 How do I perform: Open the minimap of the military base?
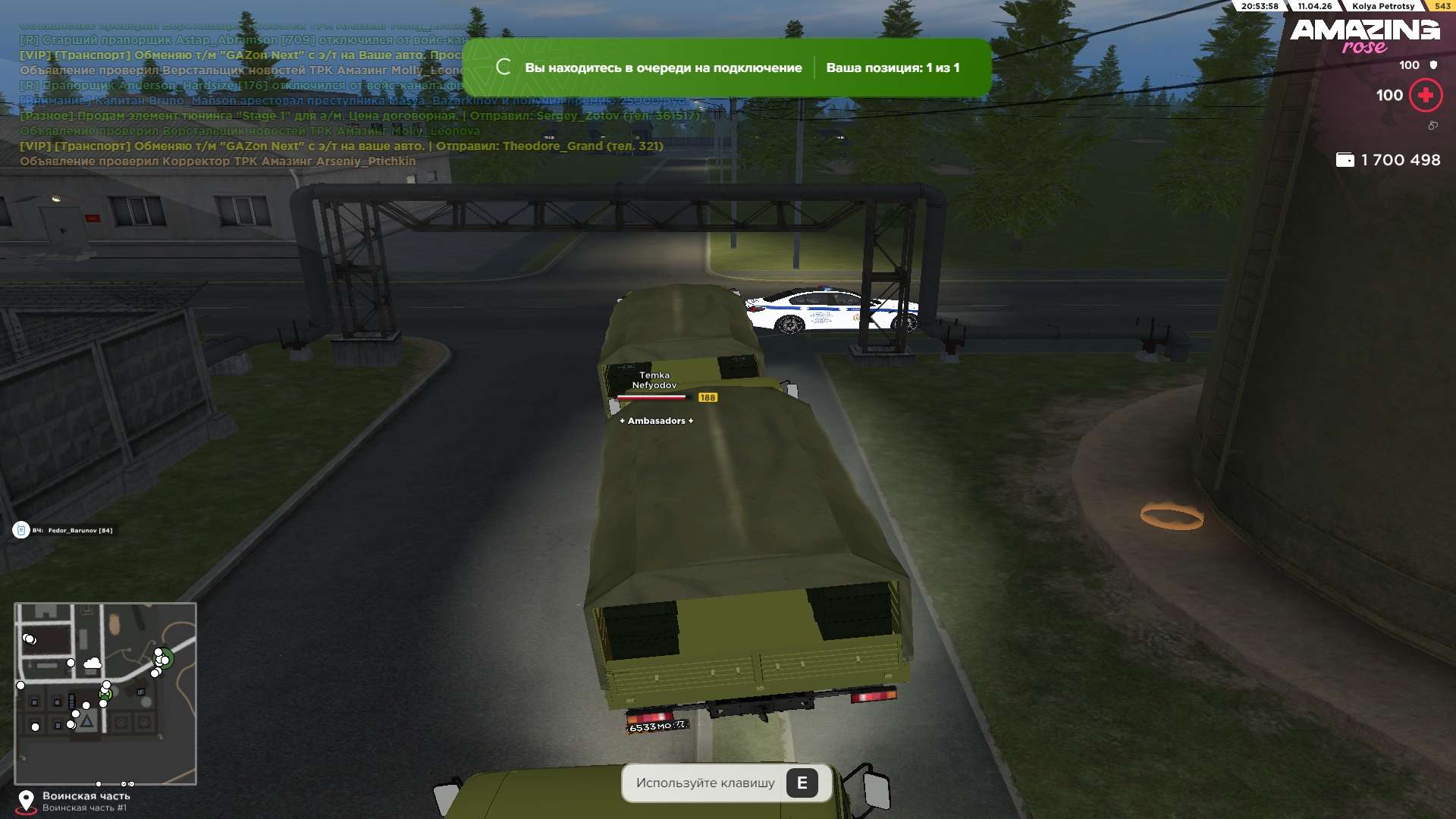point(105,693)
